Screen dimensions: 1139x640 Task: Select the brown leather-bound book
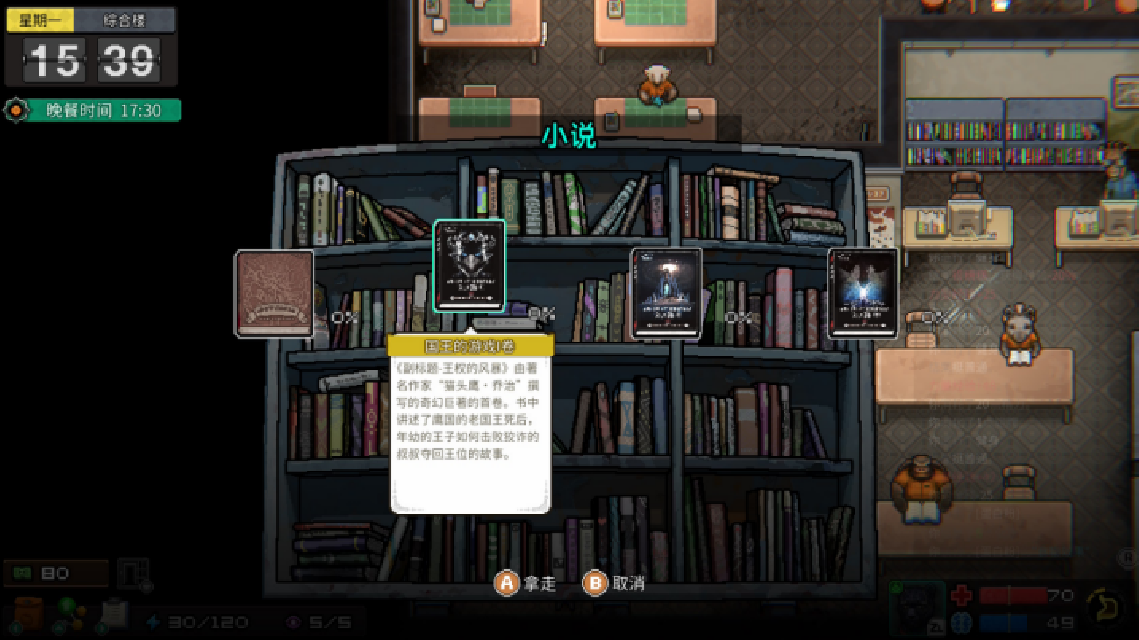coord(274,293)
